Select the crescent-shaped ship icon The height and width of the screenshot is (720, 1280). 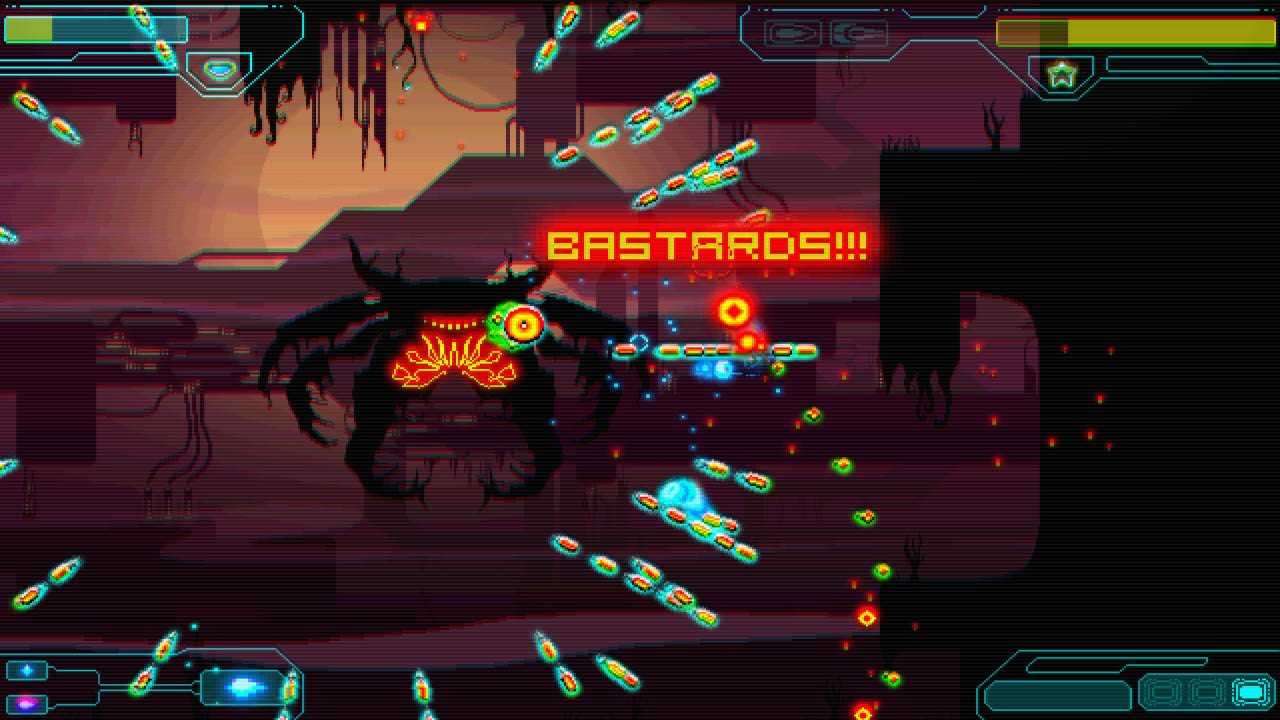pyautogui.click(x=859, y=33)
